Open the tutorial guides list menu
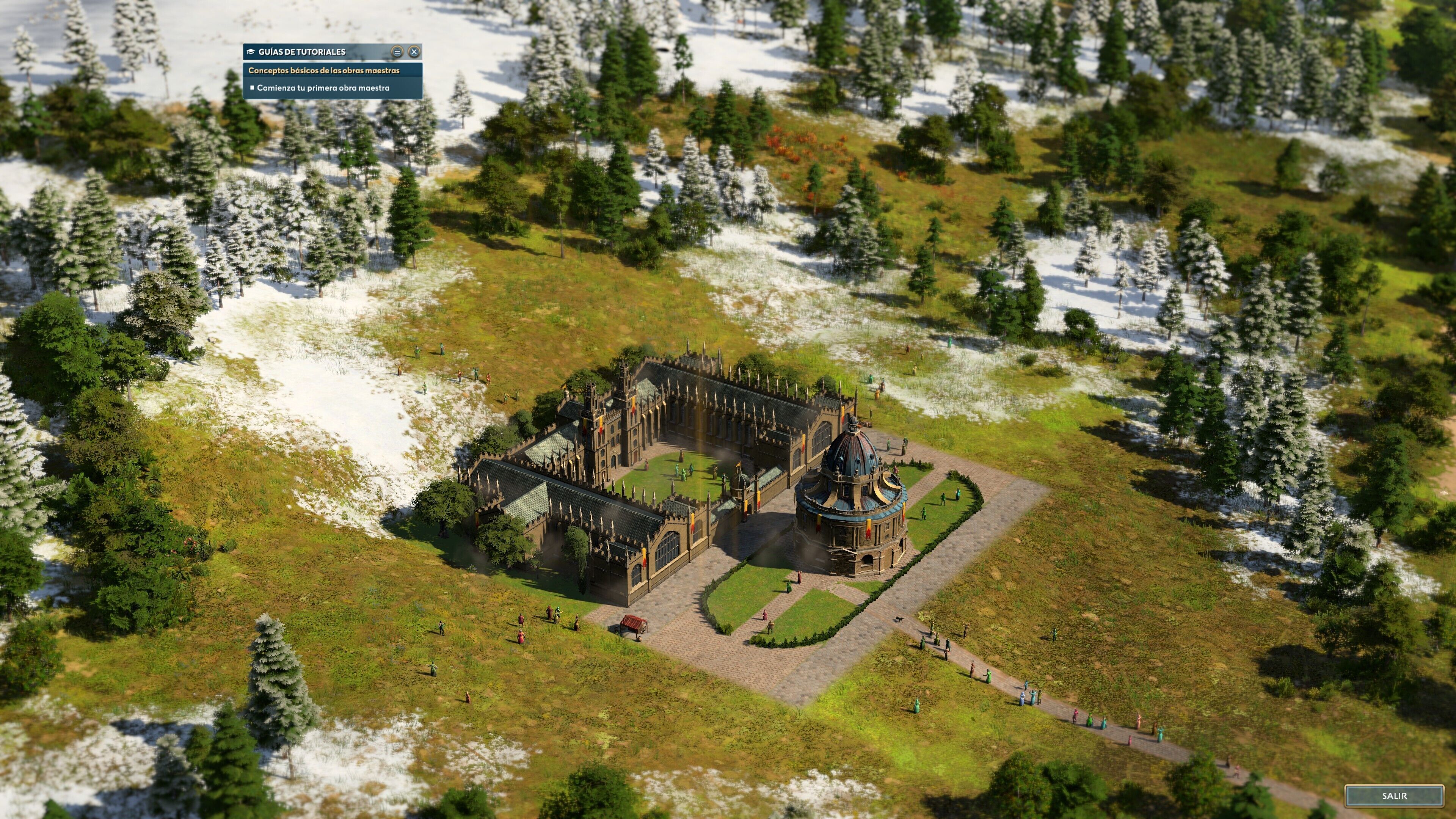This screenshot has width=1456, height=819. click(397, 52)
